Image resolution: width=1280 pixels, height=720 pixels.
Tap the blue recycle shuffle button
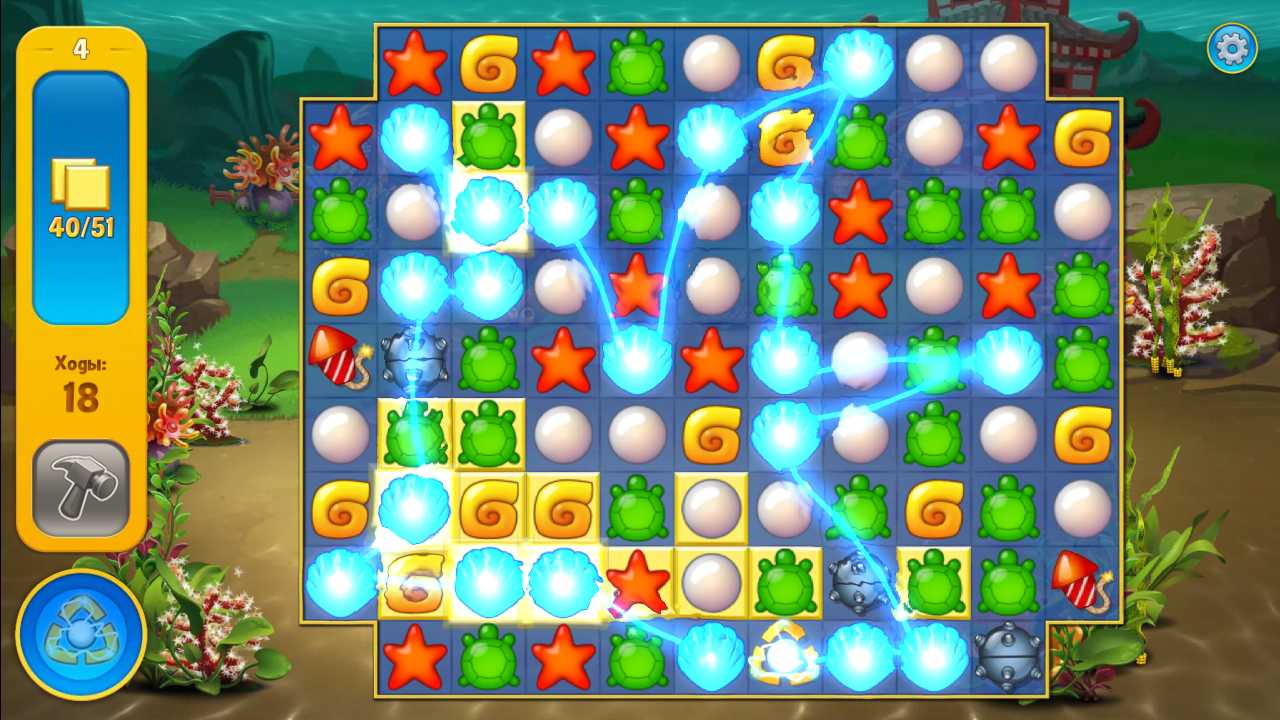(81, 634)
